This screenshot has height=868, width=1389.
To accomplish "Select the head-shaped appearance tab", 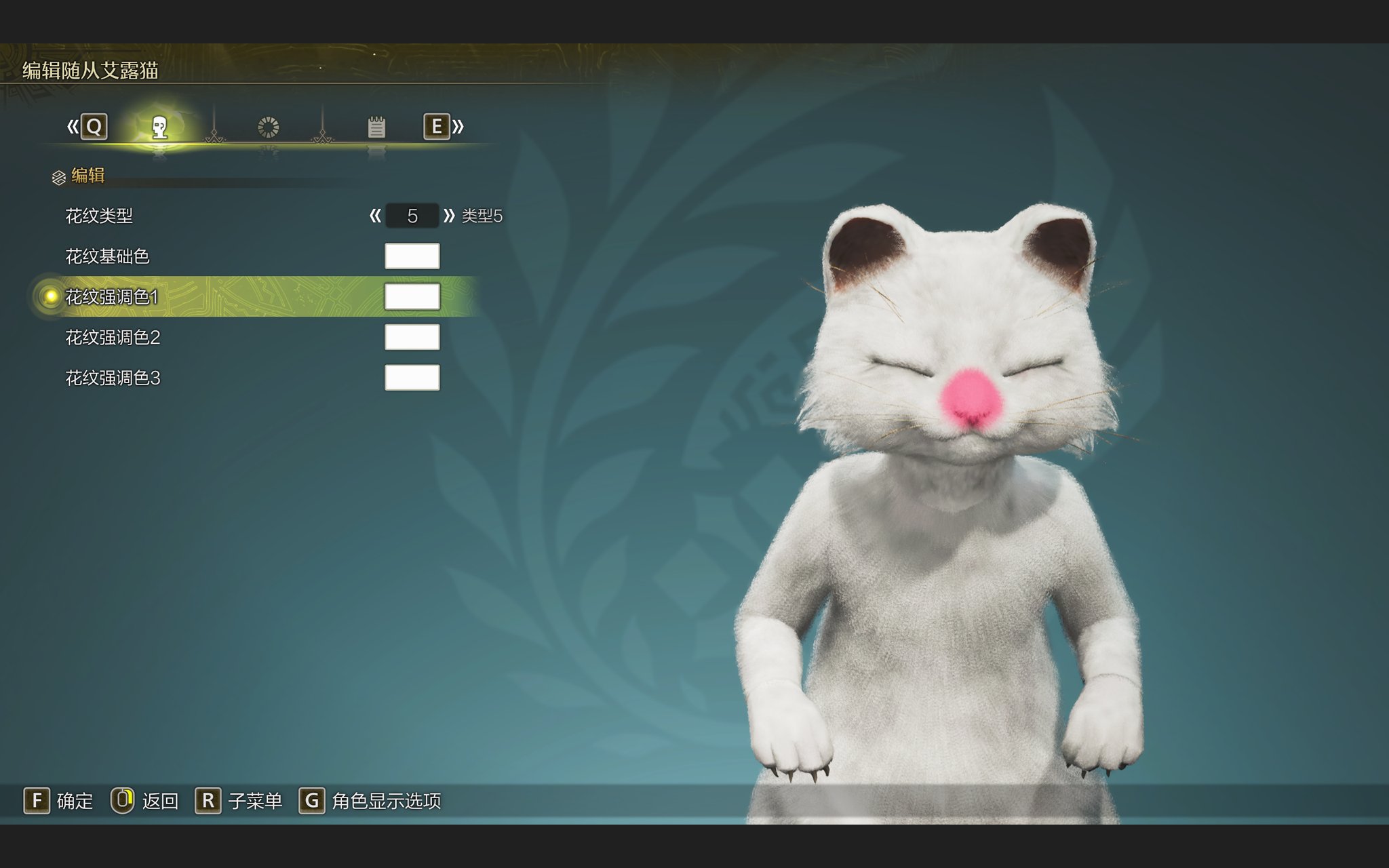I will pos(159,127).
